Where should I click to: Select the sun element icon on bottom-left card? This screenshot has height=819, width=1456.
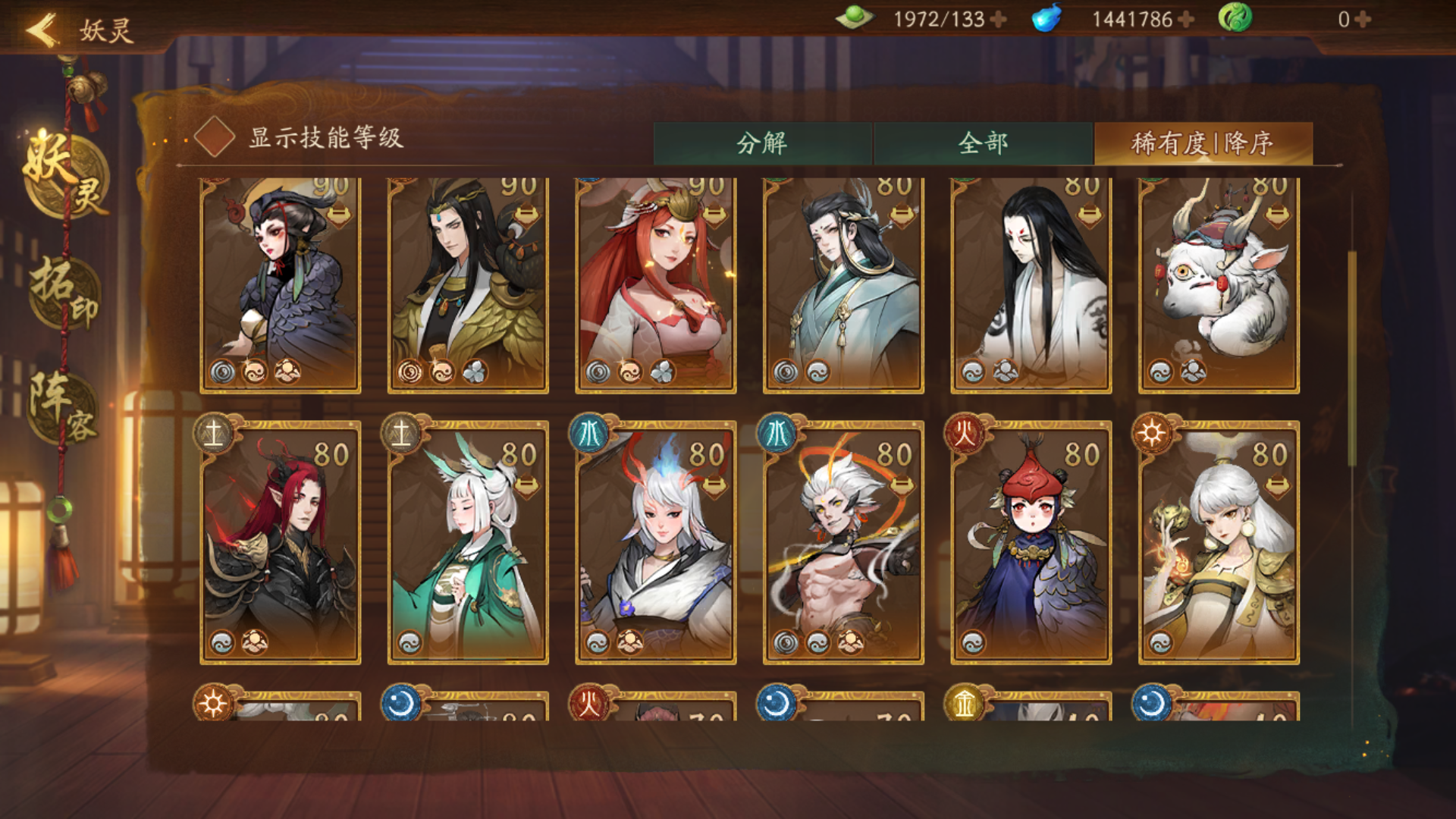pos(215,703)
